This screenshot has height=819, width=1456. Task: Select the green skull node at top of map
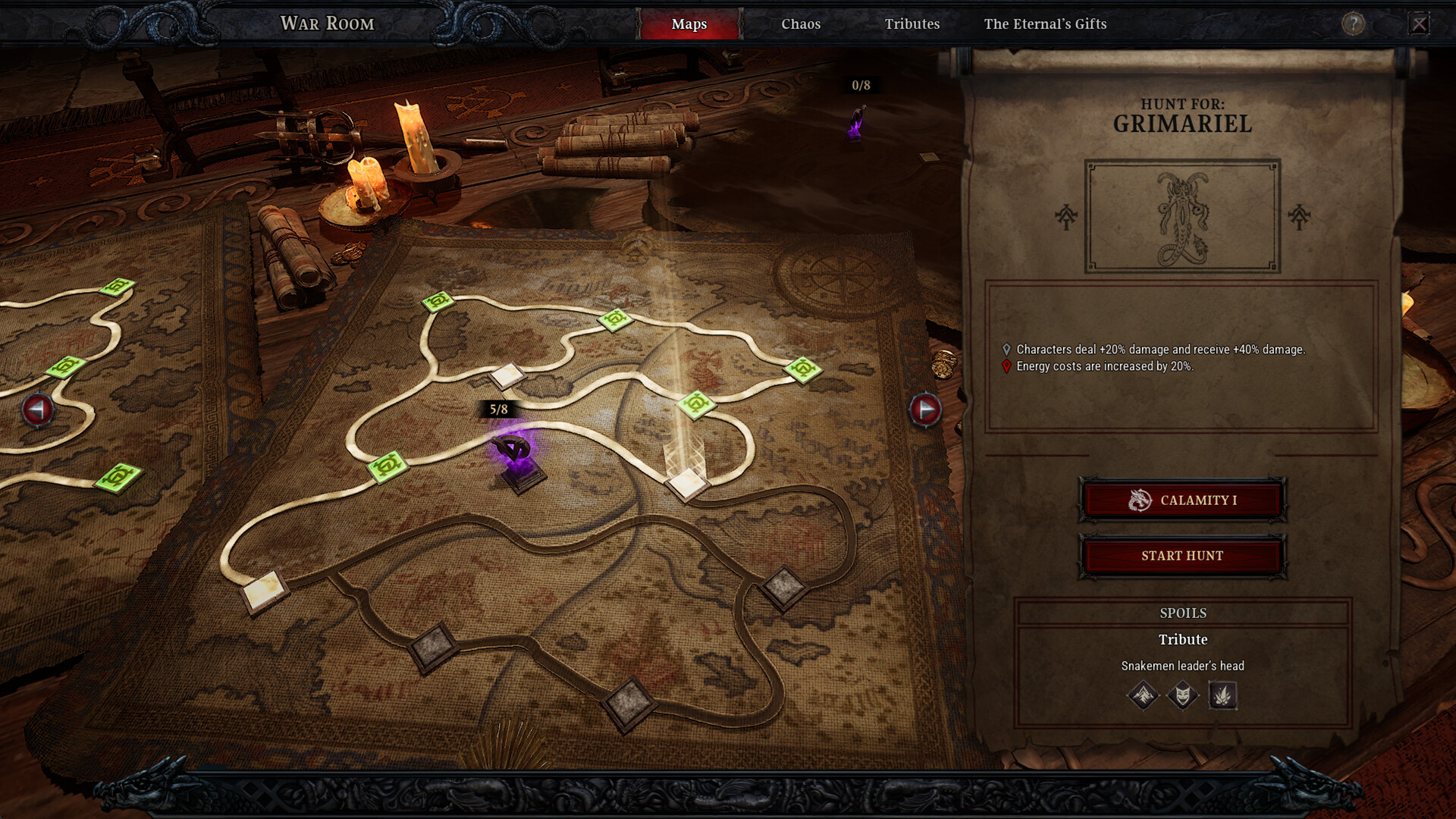pyautogui.click(x=438, y=303)
